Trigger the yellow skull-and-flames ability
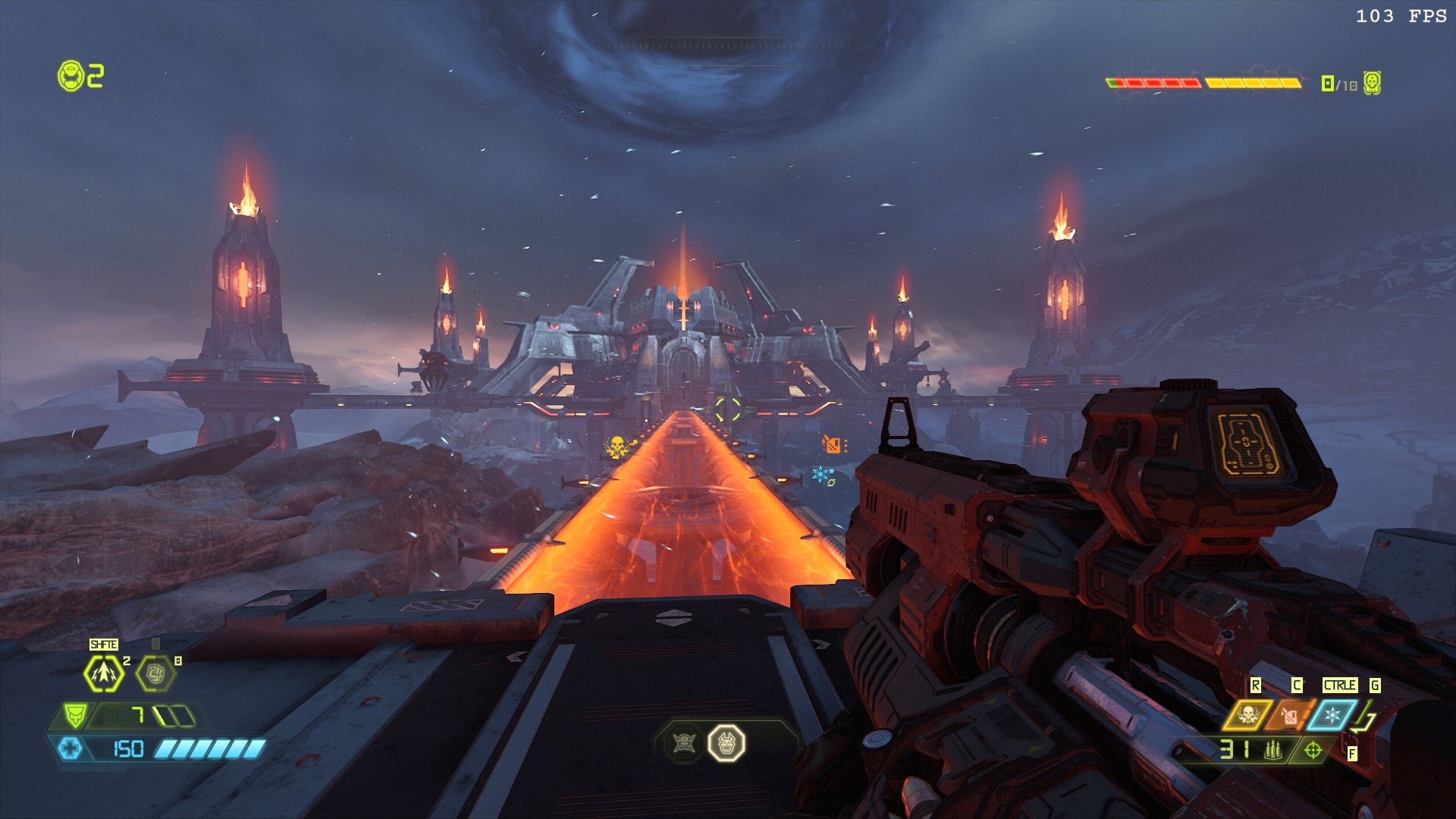 tap(1248, 715)
